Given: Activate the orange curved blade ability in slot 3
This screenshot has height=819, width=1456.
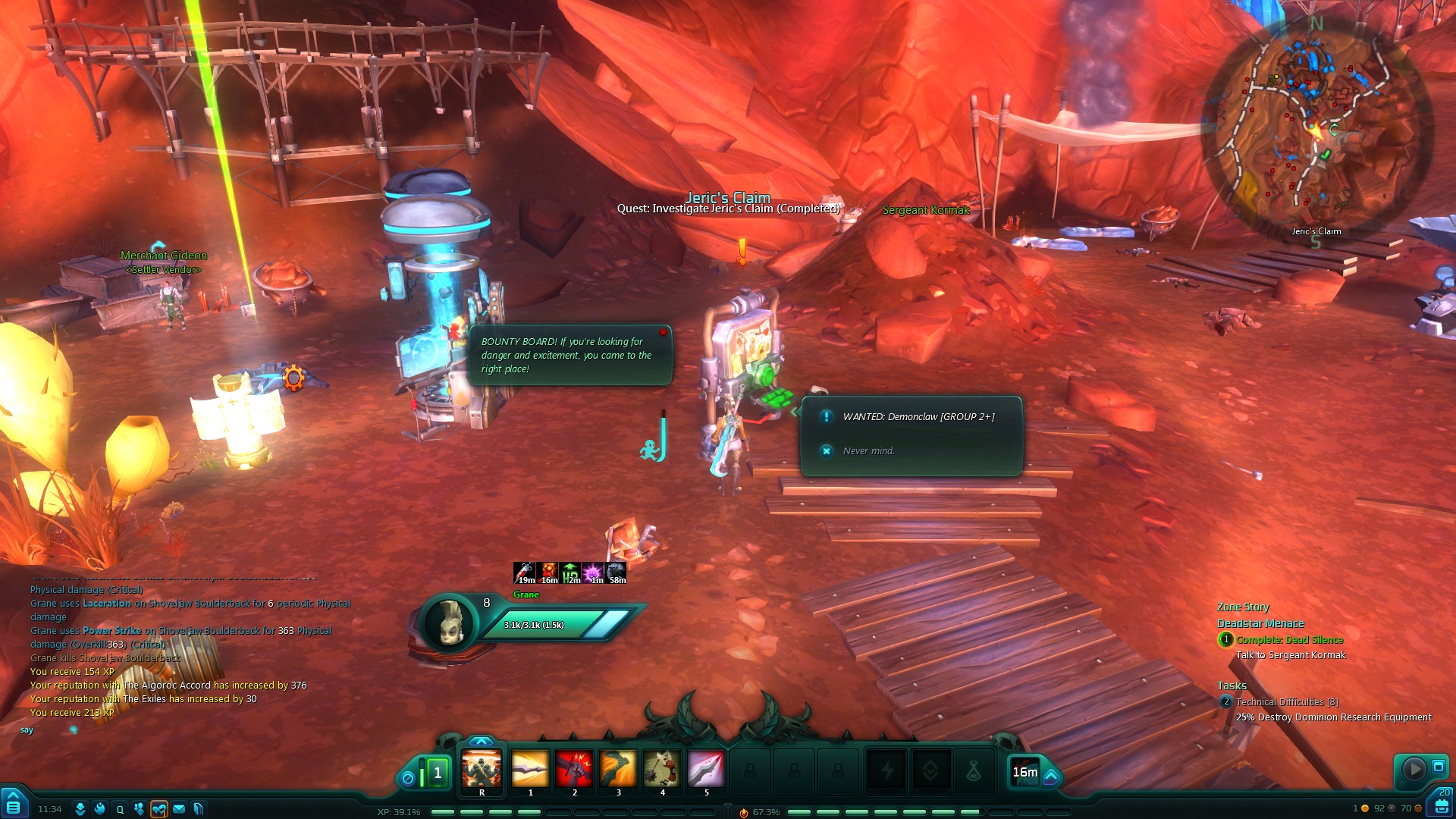Looking at the screenshot, I should [618, 770].
